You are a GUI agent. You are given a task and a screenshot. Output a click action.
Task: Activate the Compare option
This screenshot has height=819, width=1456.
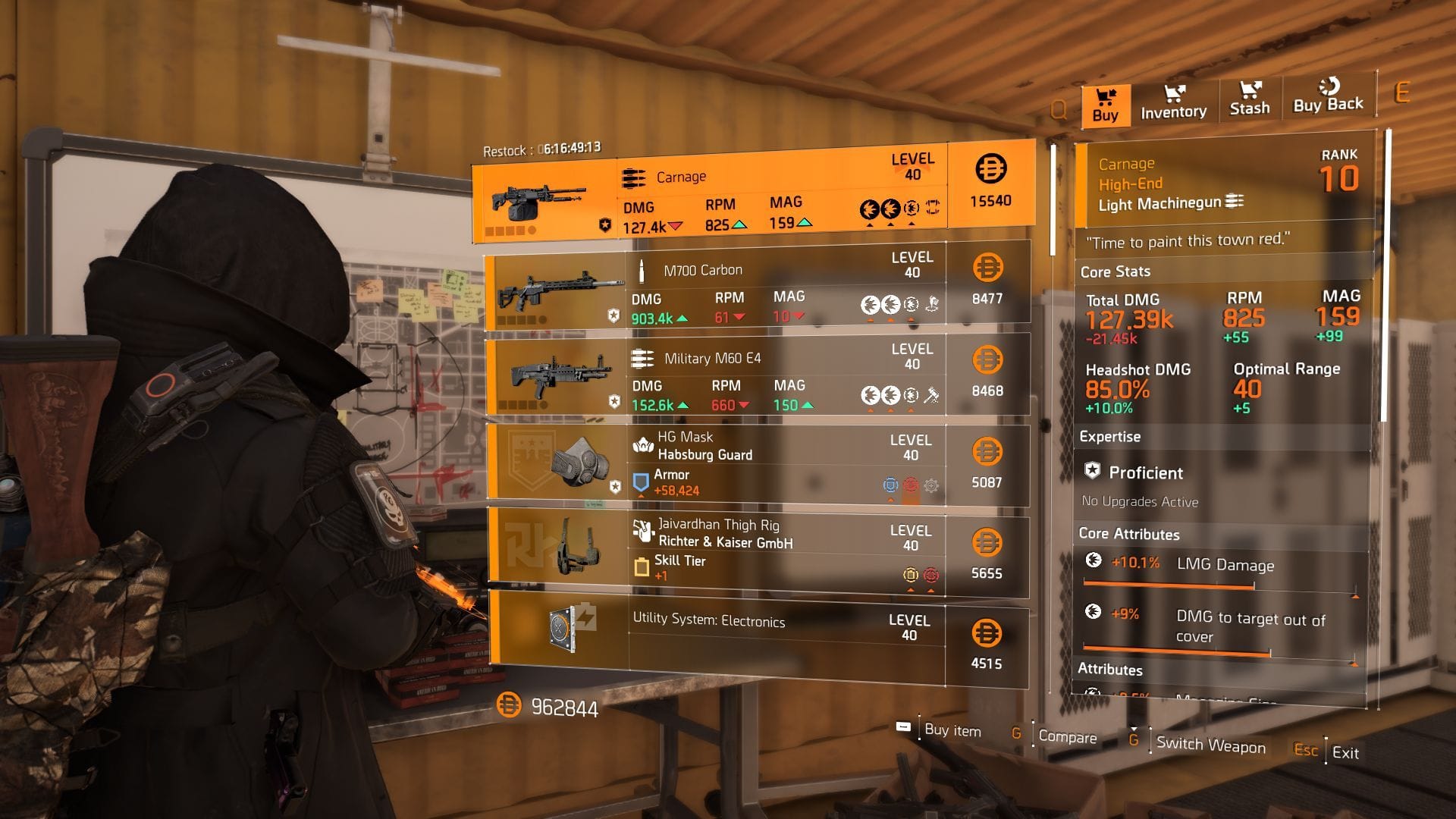click(x=1069, y=736)
